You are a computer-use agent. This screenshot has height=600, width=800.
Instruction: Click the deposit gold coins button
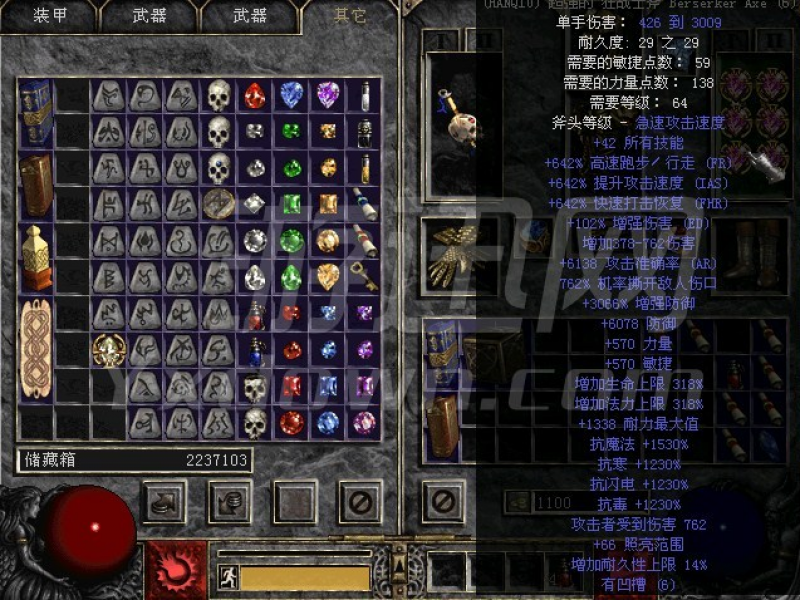[x=229, y=502]
